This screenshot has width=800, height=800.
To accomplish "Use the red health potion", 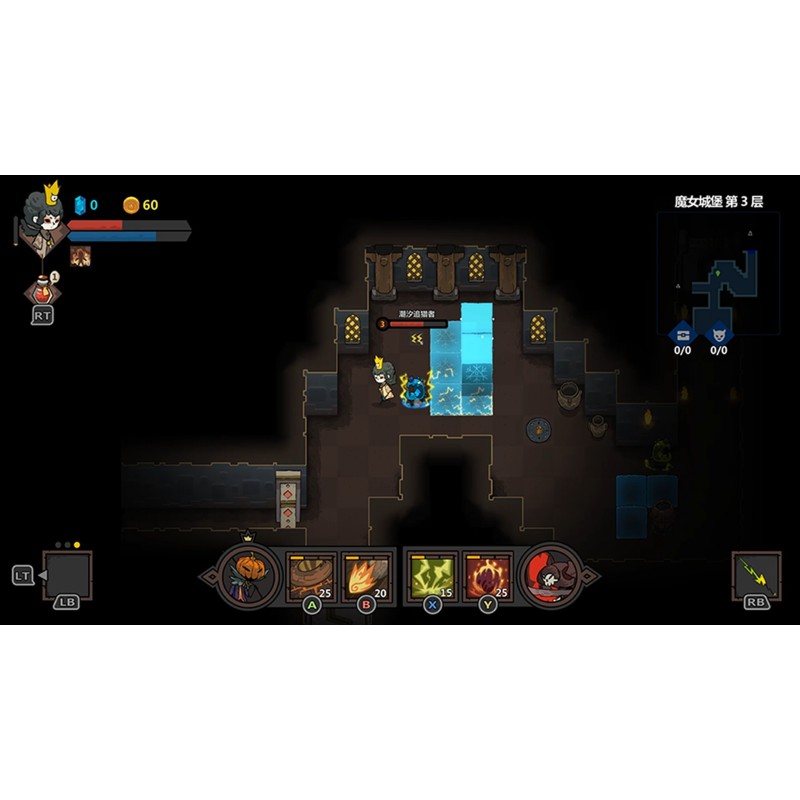I will (41, 291).
